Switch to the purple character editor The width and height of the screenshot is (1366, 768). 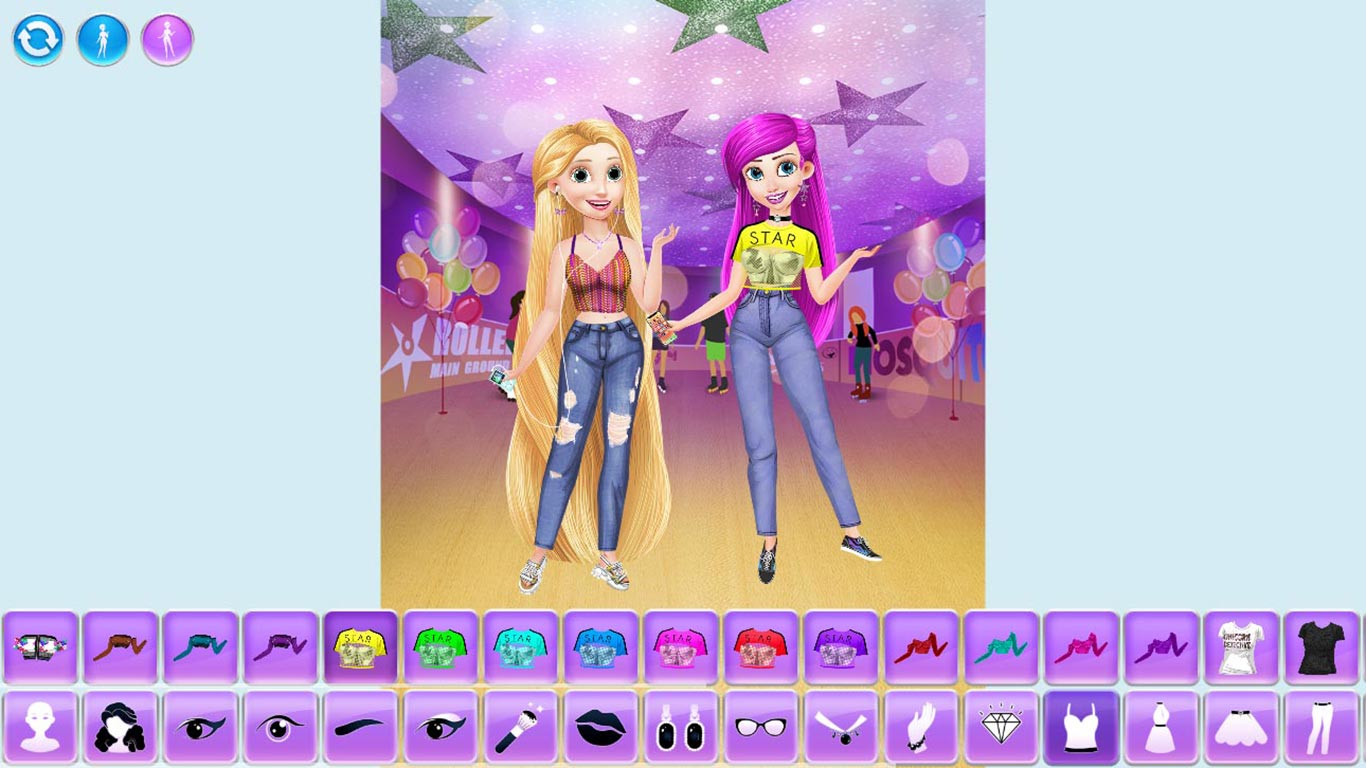click(167, 41)
